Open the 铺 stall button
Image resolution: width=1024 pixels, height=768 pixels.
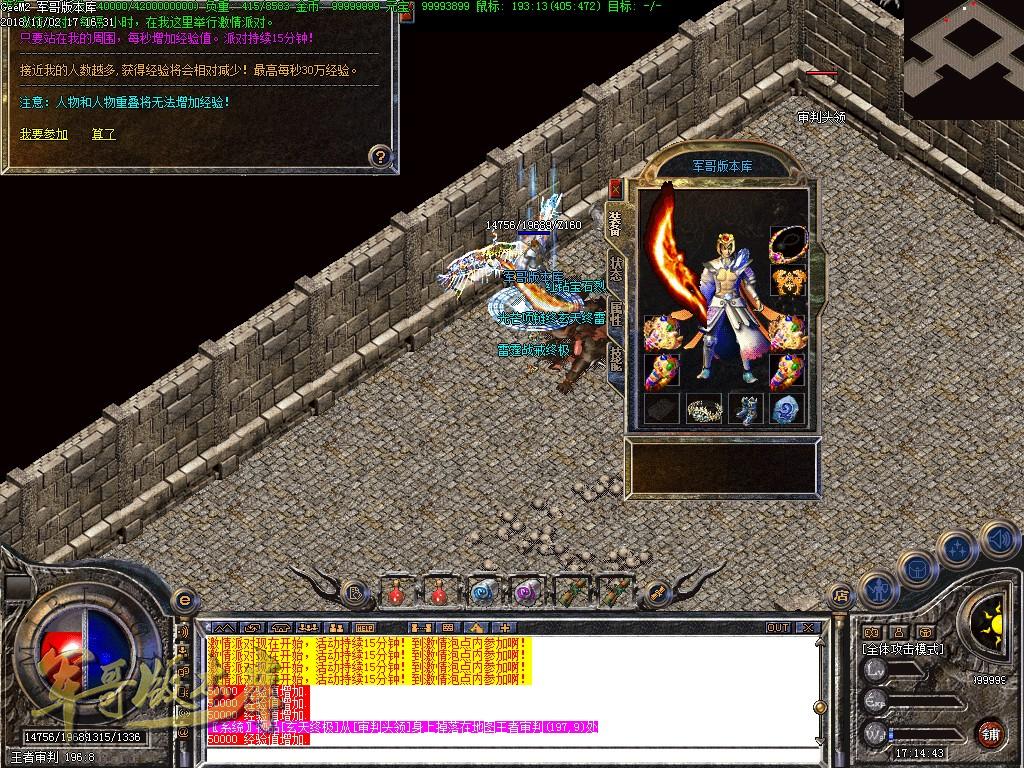coord(990,732)
